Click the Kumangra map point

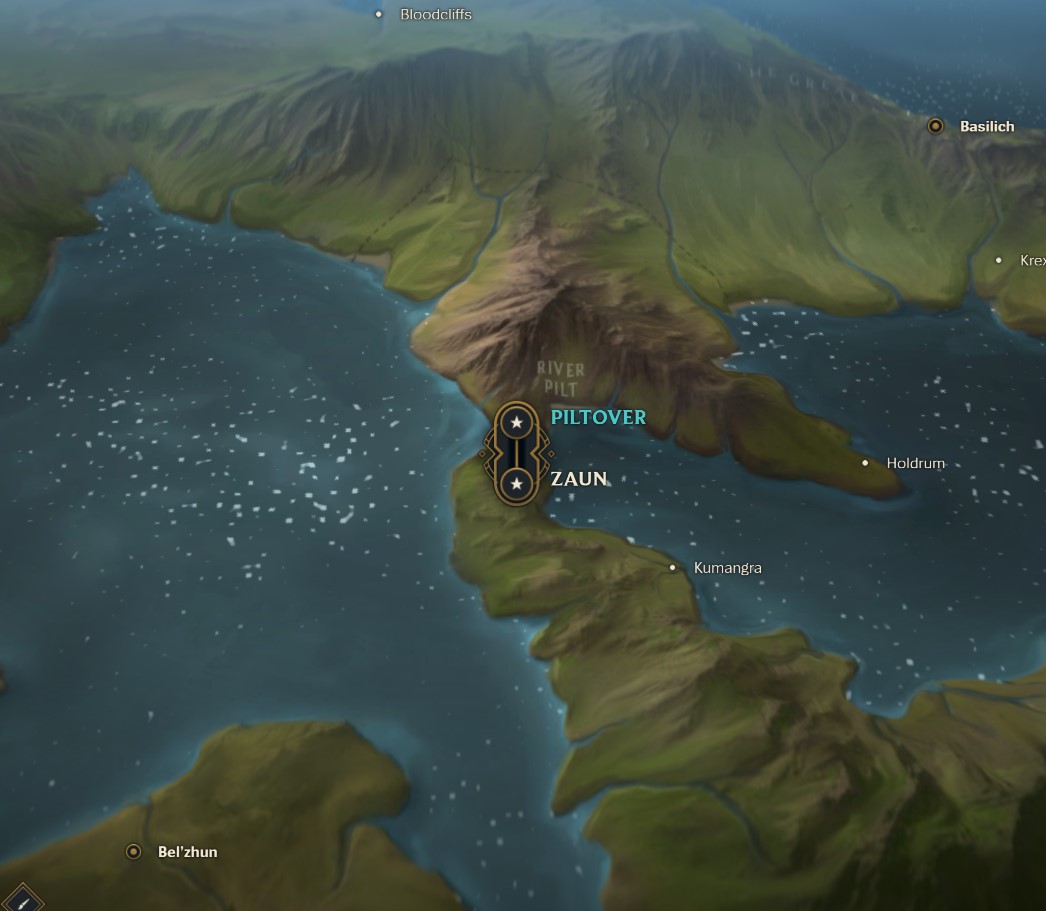coord(673,568)
